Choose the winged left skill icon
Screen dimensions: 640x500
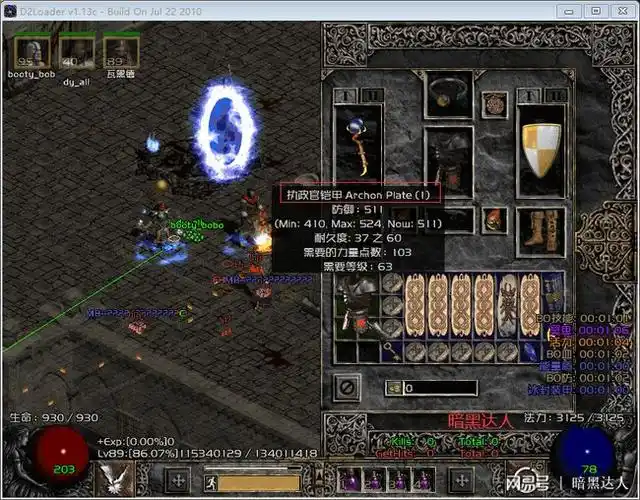click(x=111, y=480)
